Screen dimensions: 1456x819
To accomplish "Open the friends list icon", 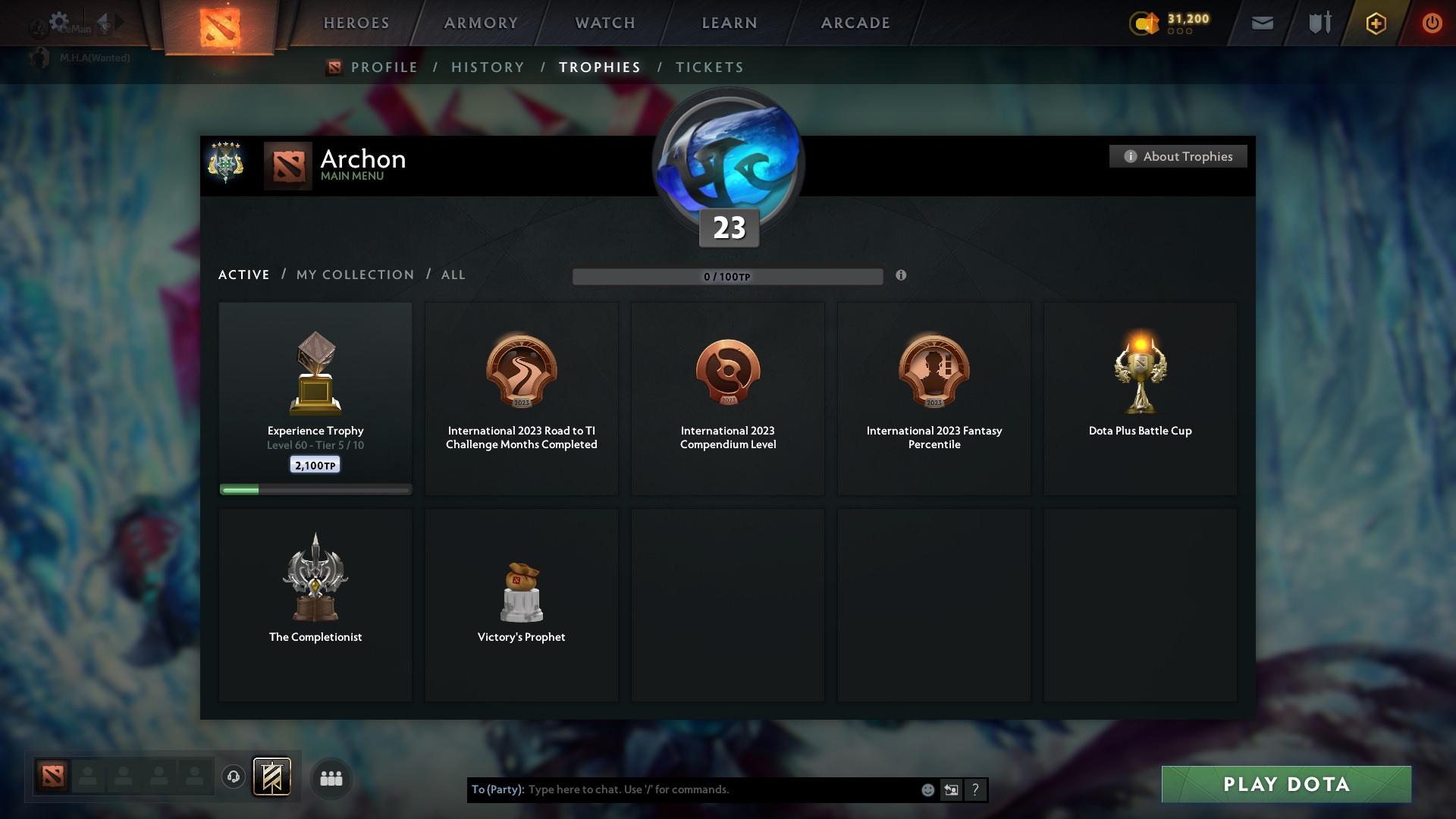I will 331,778.
